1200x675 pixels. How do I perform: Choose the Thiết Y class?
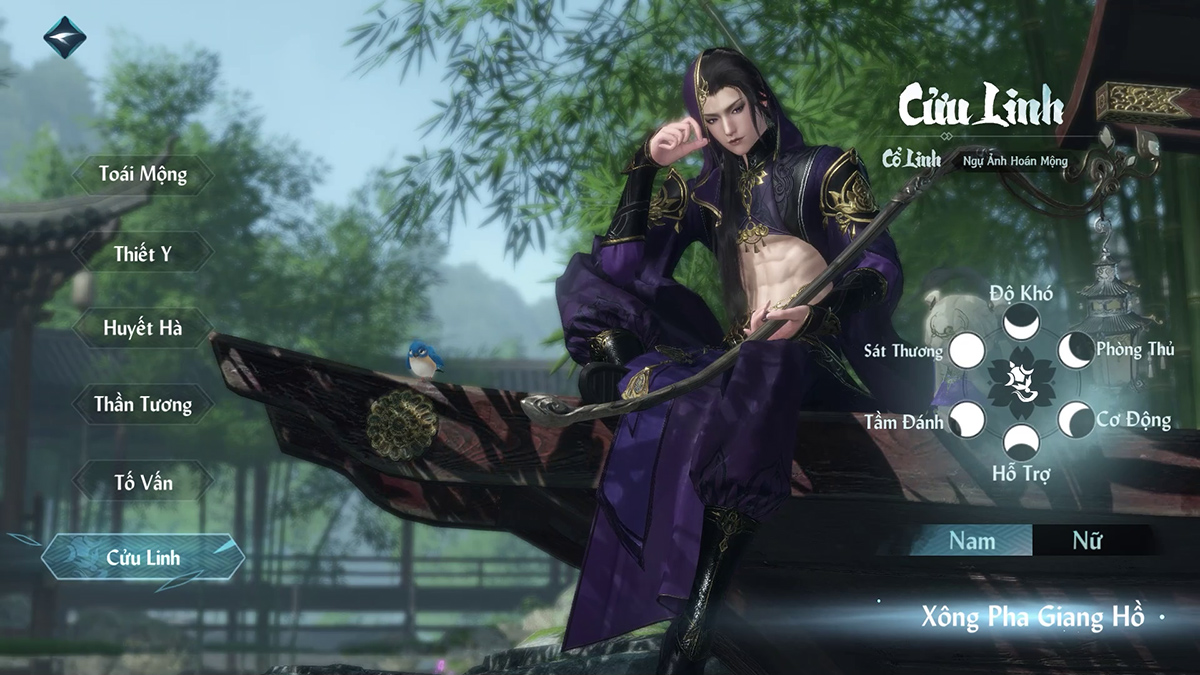pos(143,253)
